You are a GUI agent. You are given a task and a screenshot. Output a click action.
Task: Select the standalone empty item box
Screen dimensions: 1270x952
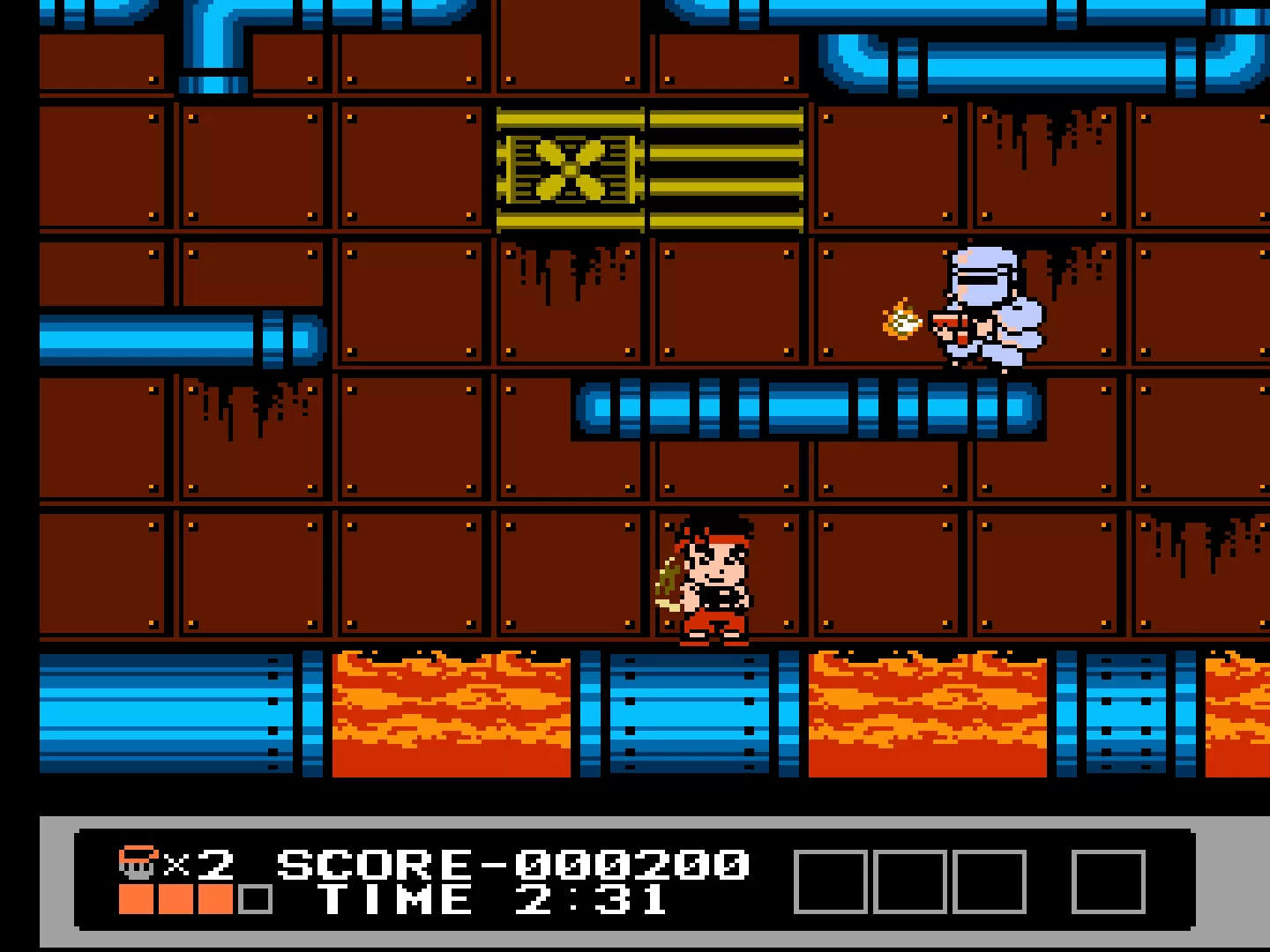coord(1108,881)
